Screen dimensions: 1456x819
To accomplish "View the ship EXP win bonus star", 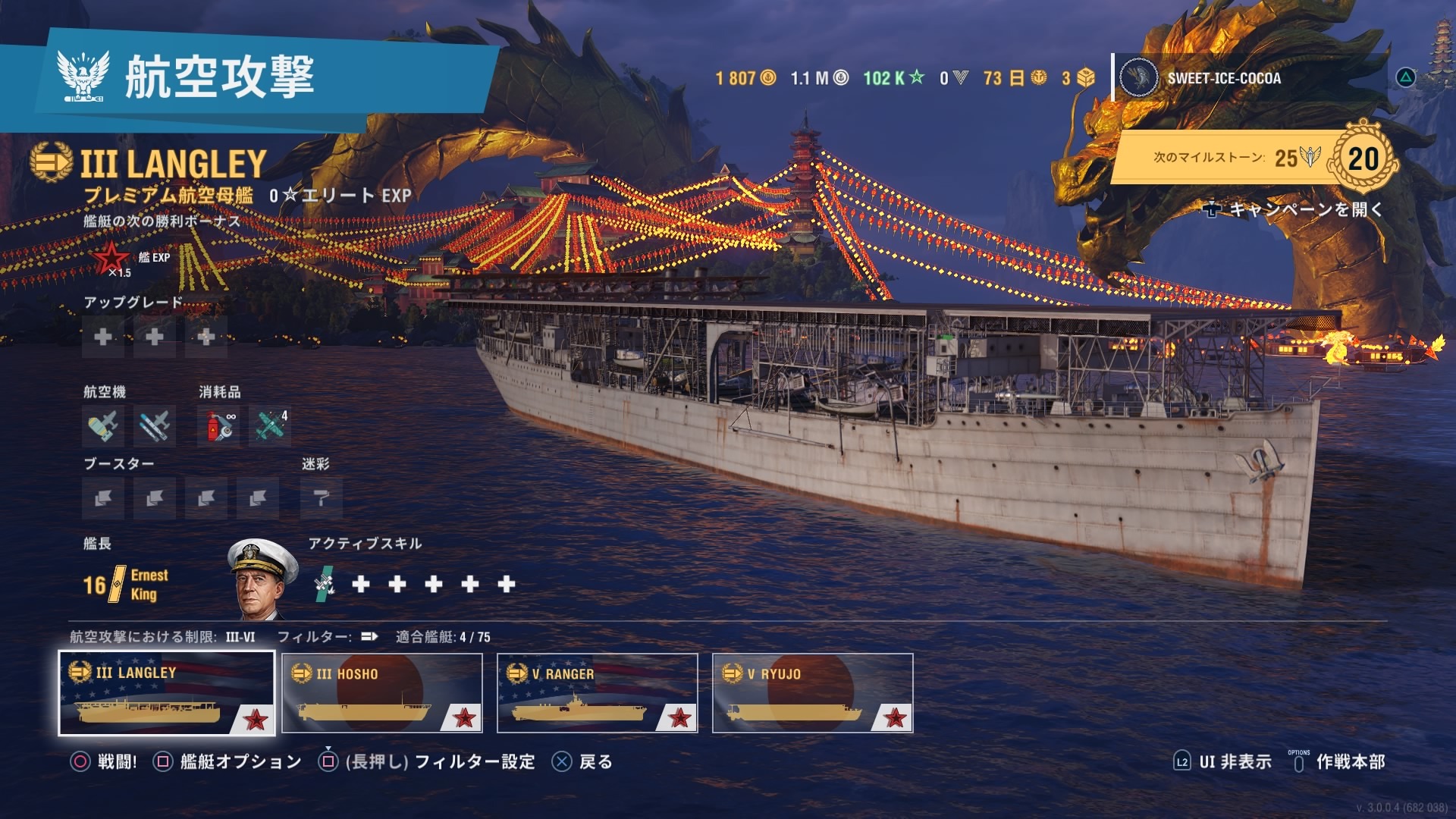I will click(x=111, y=259).
